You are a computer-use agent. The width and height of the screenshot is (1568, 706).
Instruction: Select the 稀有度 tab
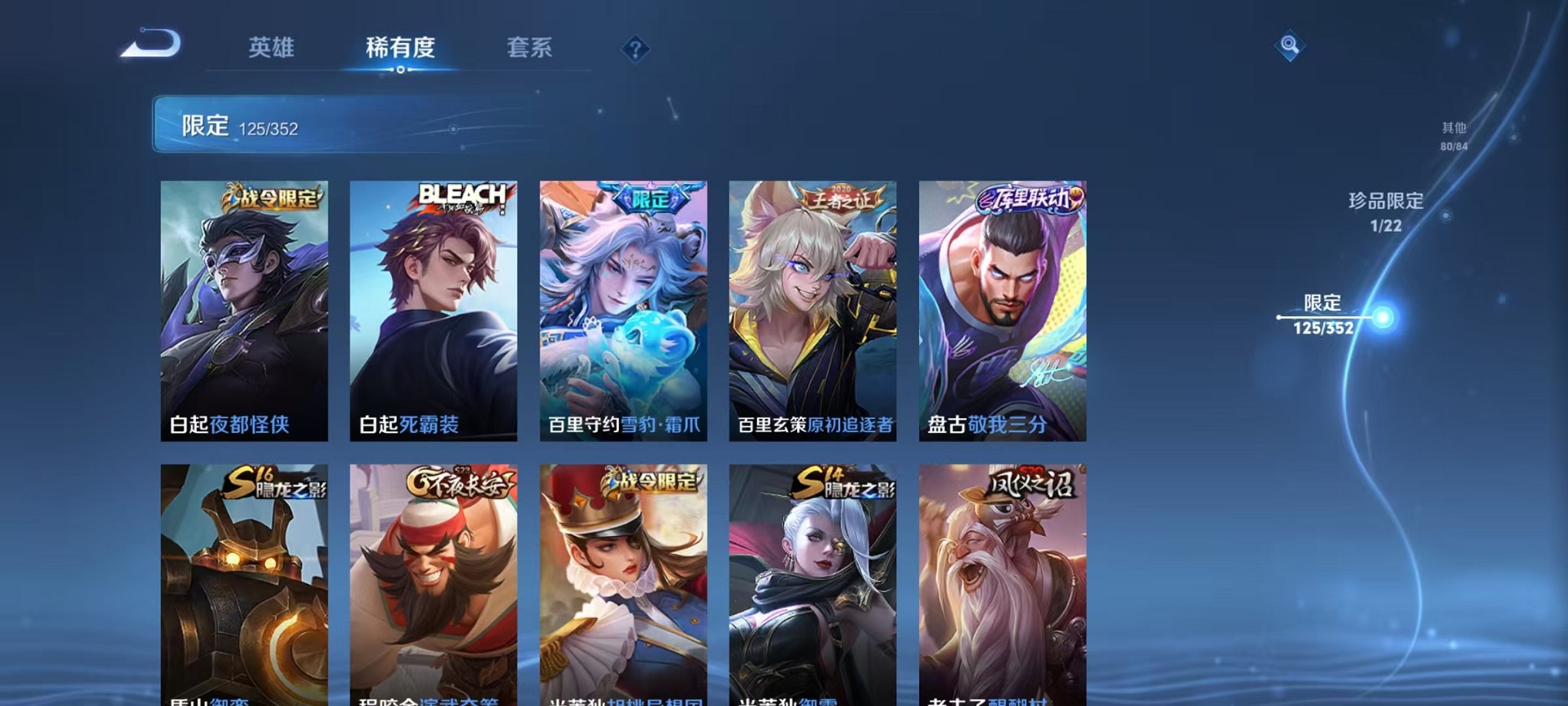tap(399, 47)
